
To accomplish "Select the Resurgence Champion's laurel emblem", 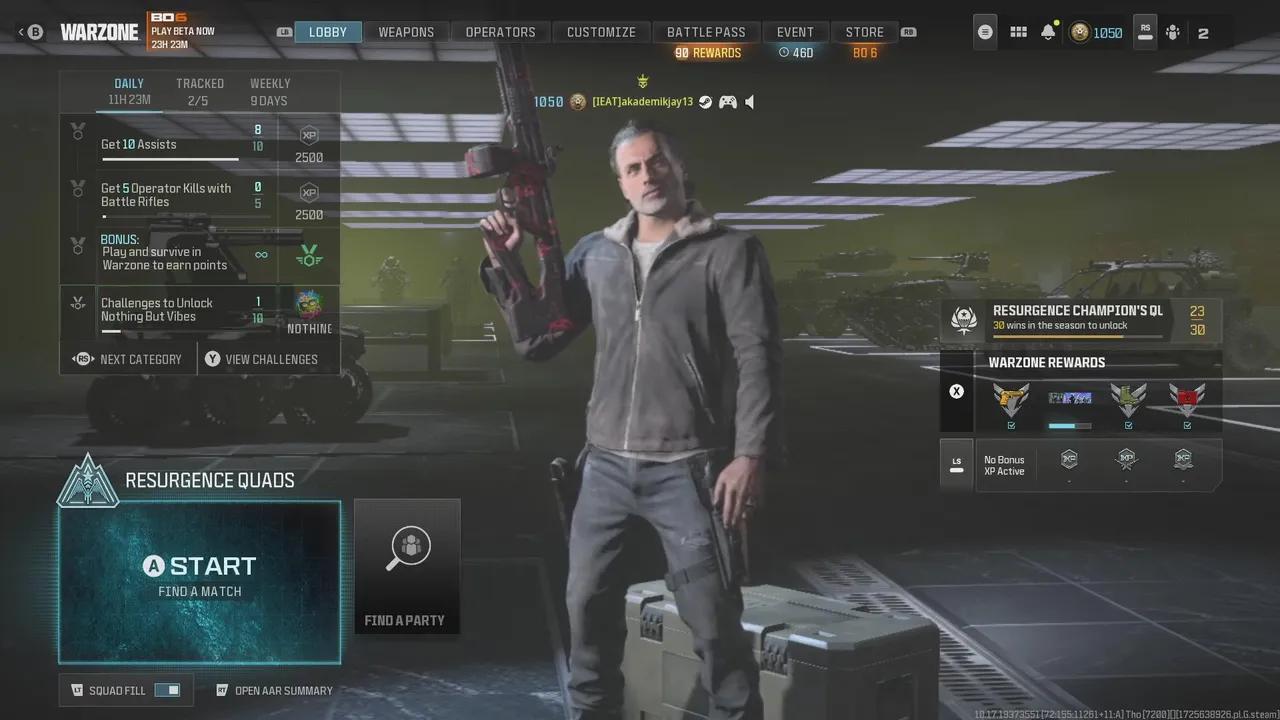I will 963,319.
